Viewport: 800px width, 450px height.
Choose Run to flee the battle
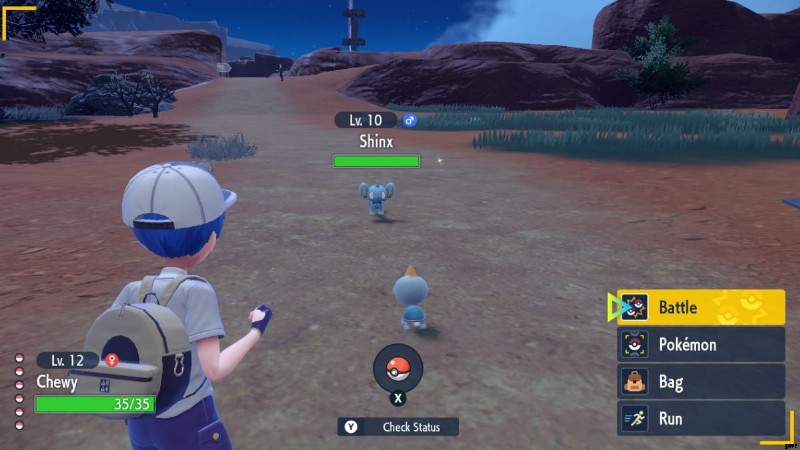pos(700,418)
